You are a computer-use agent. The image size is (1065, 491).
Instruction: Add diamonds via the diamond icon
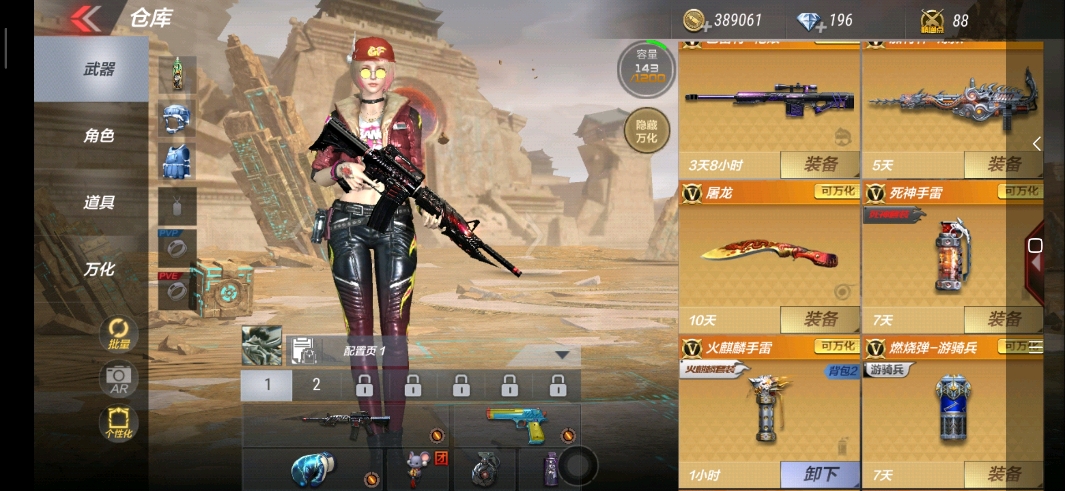[x=809, y=20]
